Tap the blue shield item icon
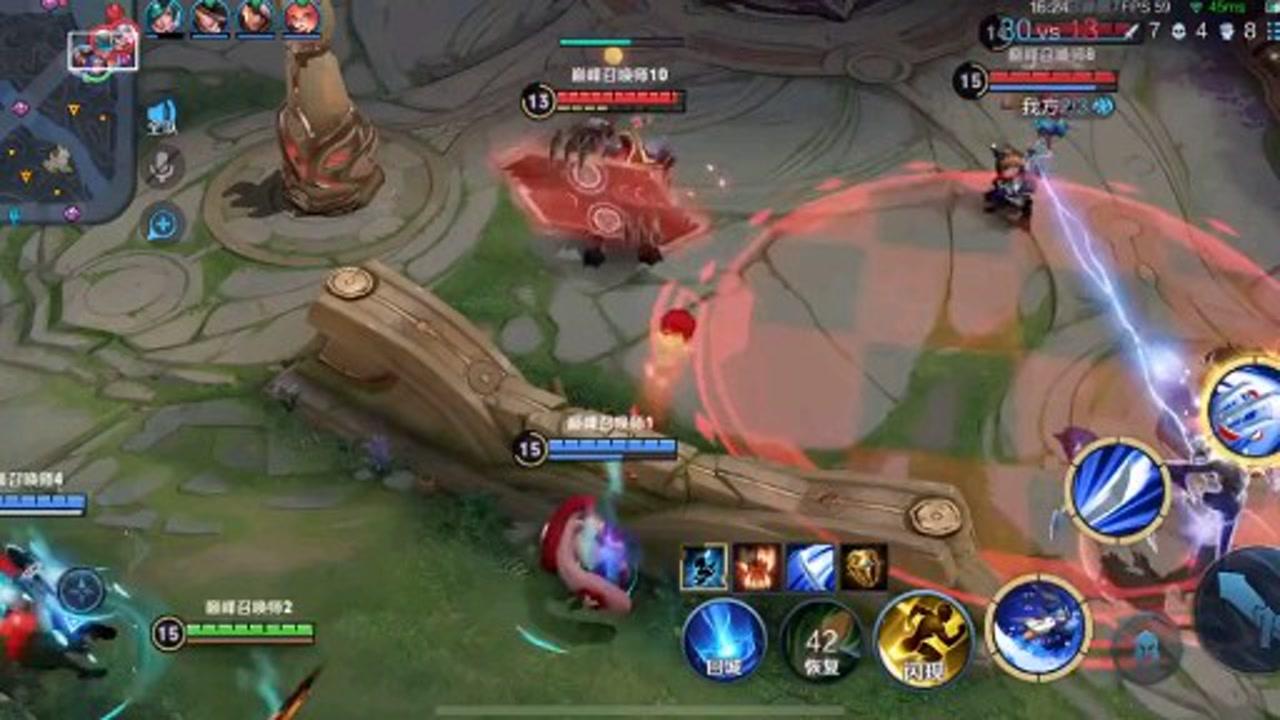 pos(809,567)
